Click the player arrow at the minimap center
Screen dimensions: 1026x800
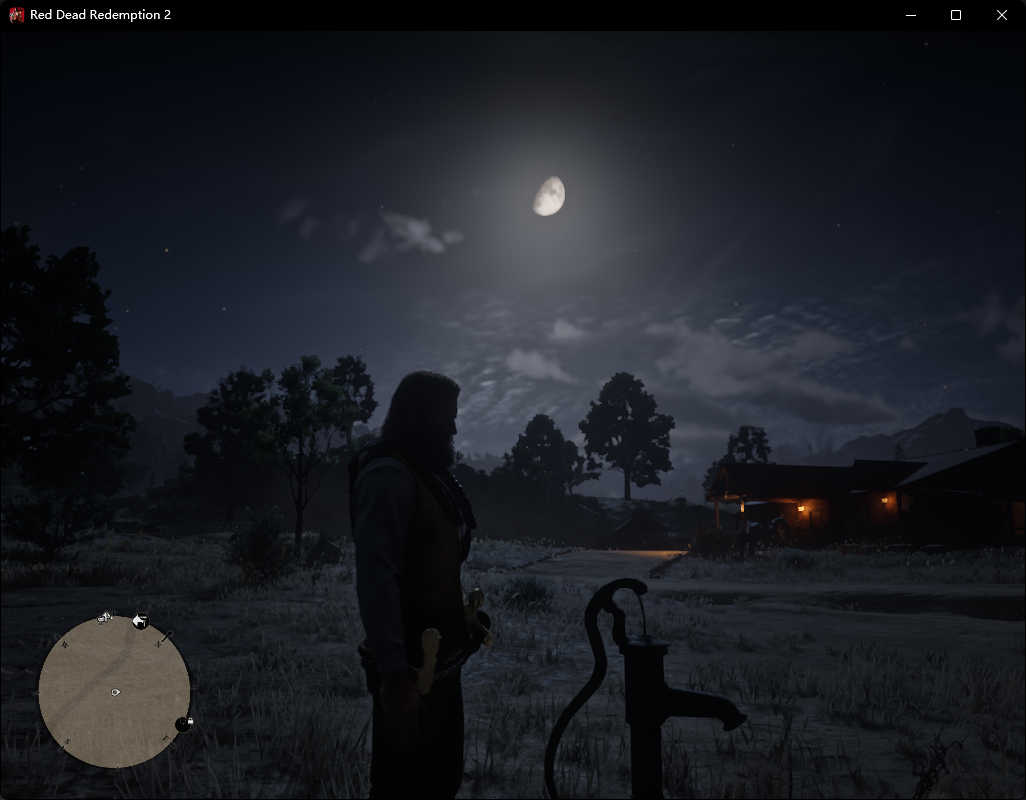pyautogui.click(x=115, y=692)
